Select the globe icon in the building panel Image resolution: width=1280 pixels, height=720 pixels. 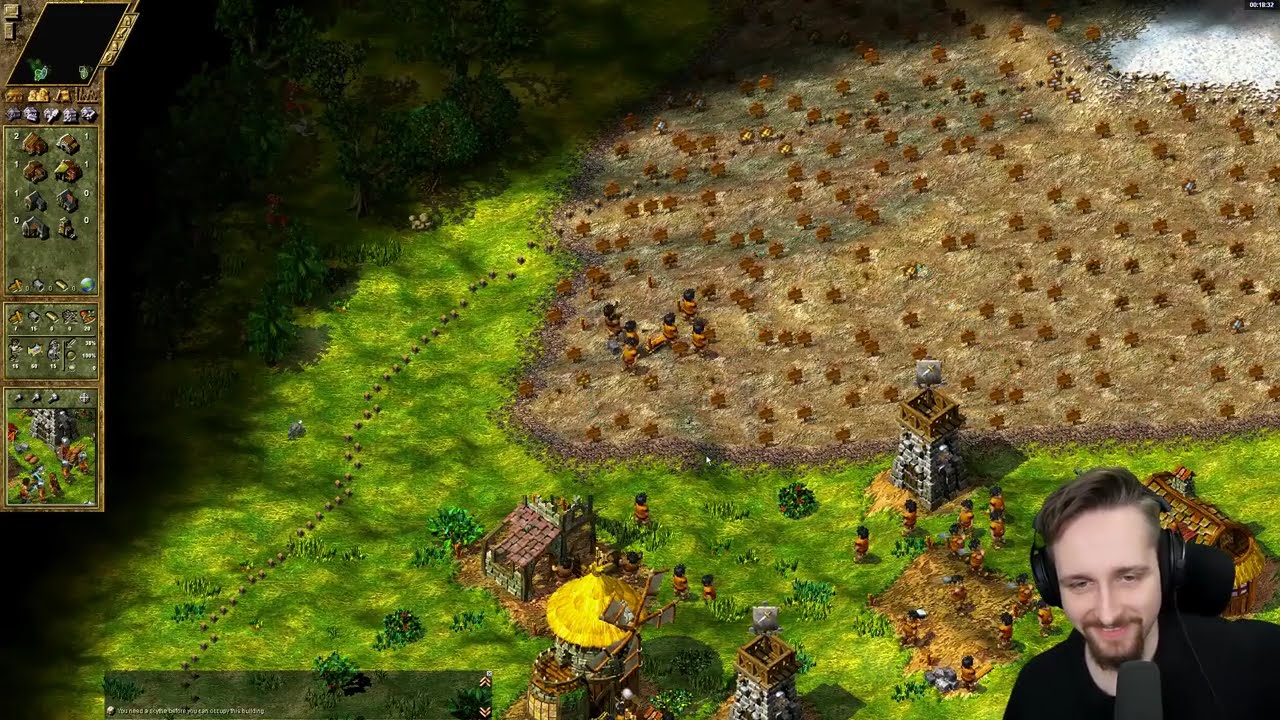click(x=88, y=285)
